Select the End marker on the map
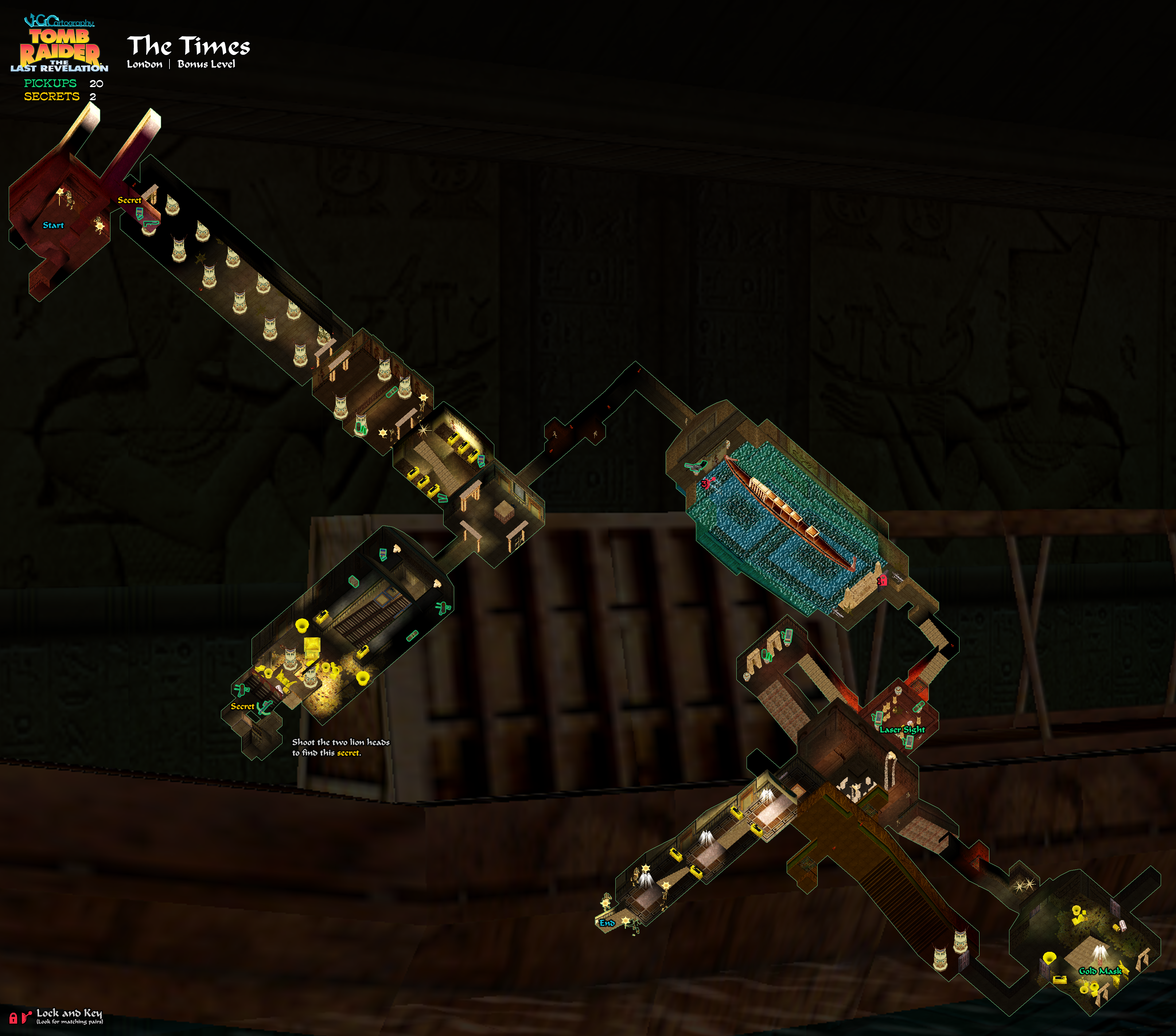The width and height of the screenshot is (1176, 1036). tap(607, 923)
